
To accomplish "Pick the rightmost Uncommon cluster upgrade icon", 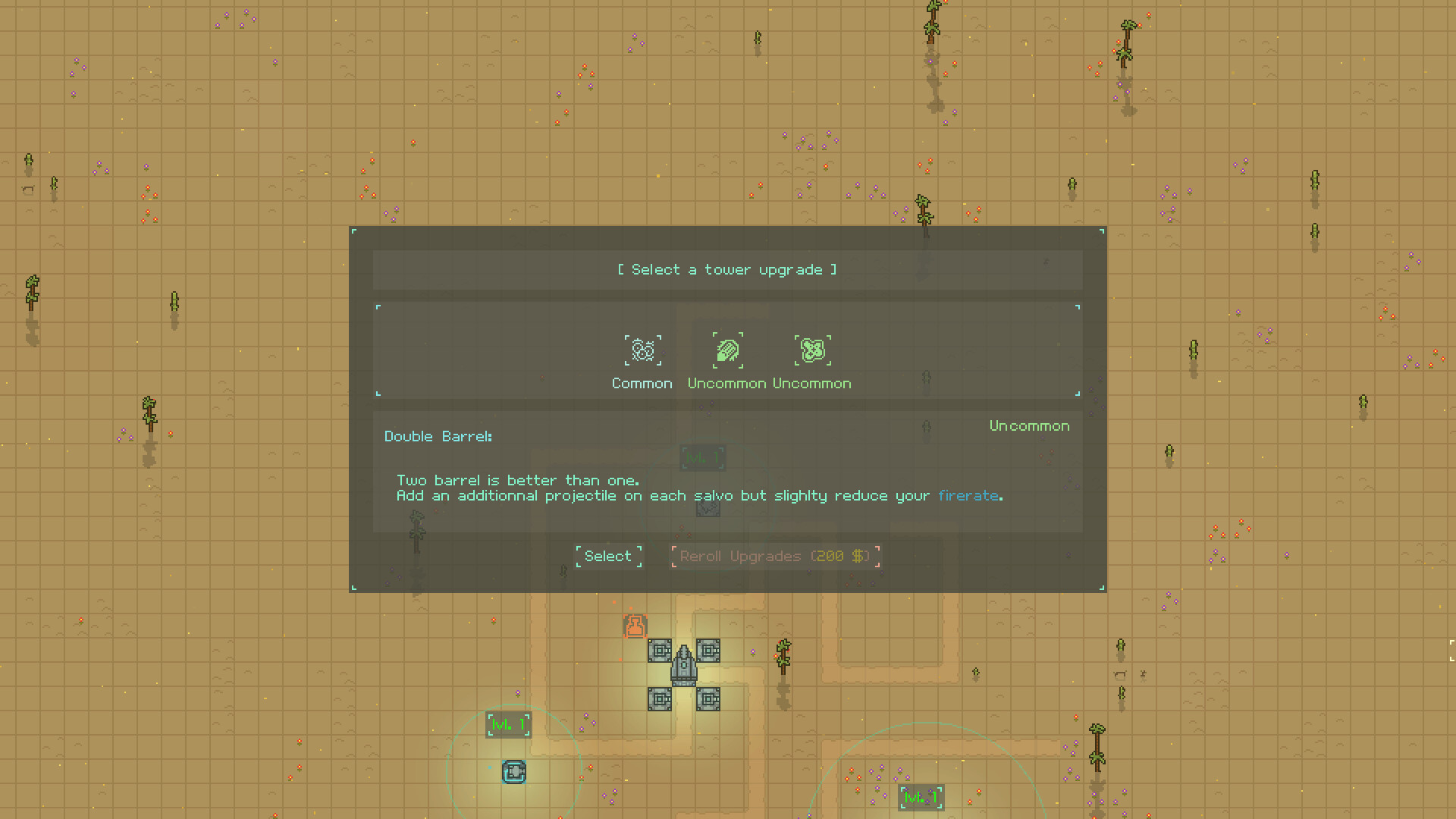I will [812, 350].
